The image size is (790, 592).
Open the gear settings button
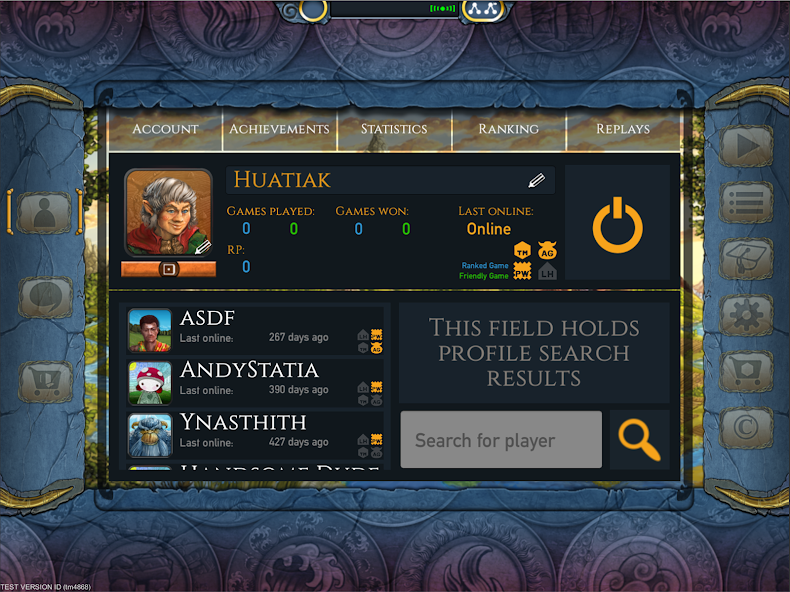pyautogui.click(x=746, y=314)
